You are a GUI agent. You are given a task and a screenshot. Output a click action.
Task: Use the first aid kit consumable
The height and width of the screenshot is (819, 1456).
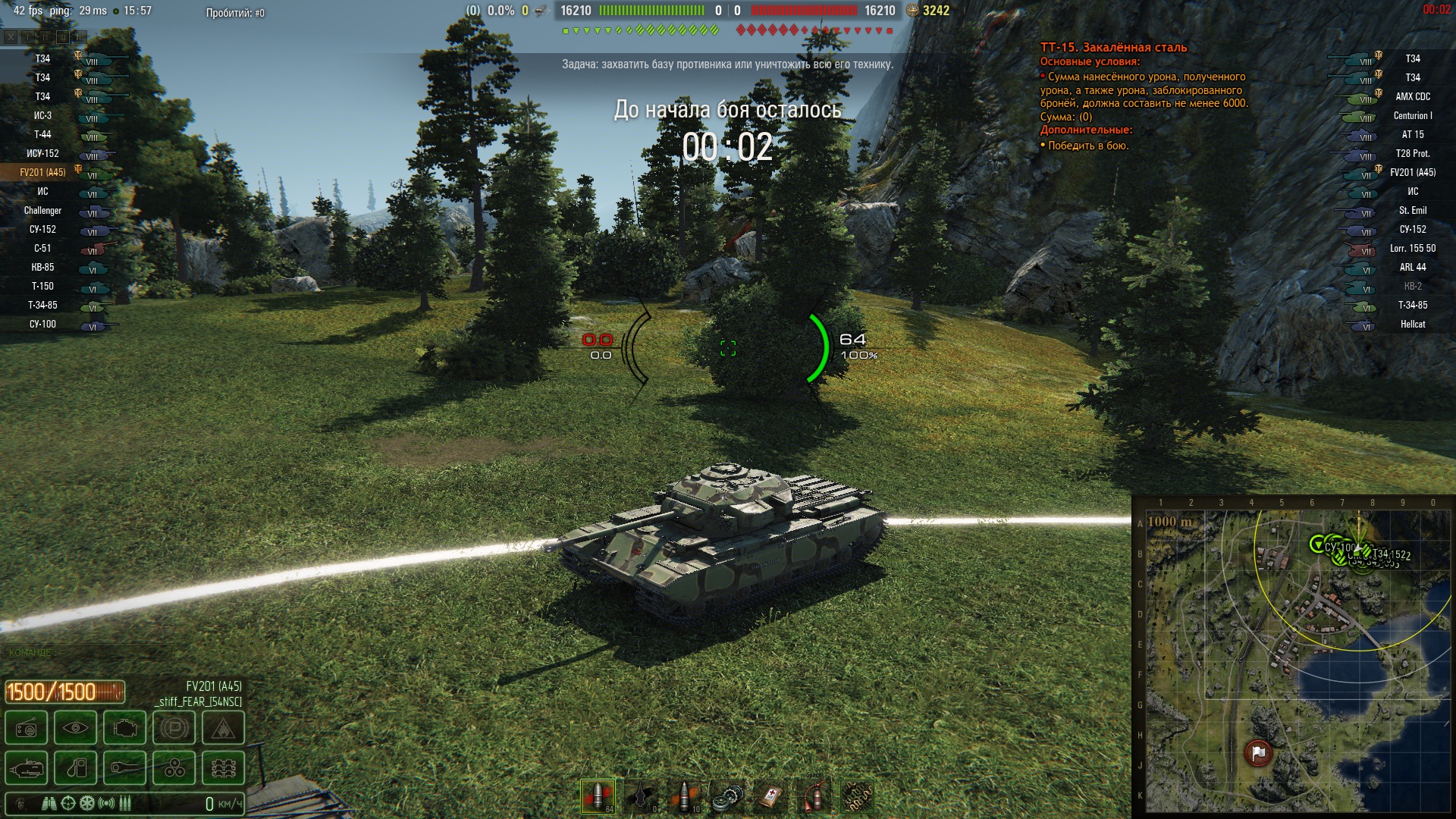(770, 798)
